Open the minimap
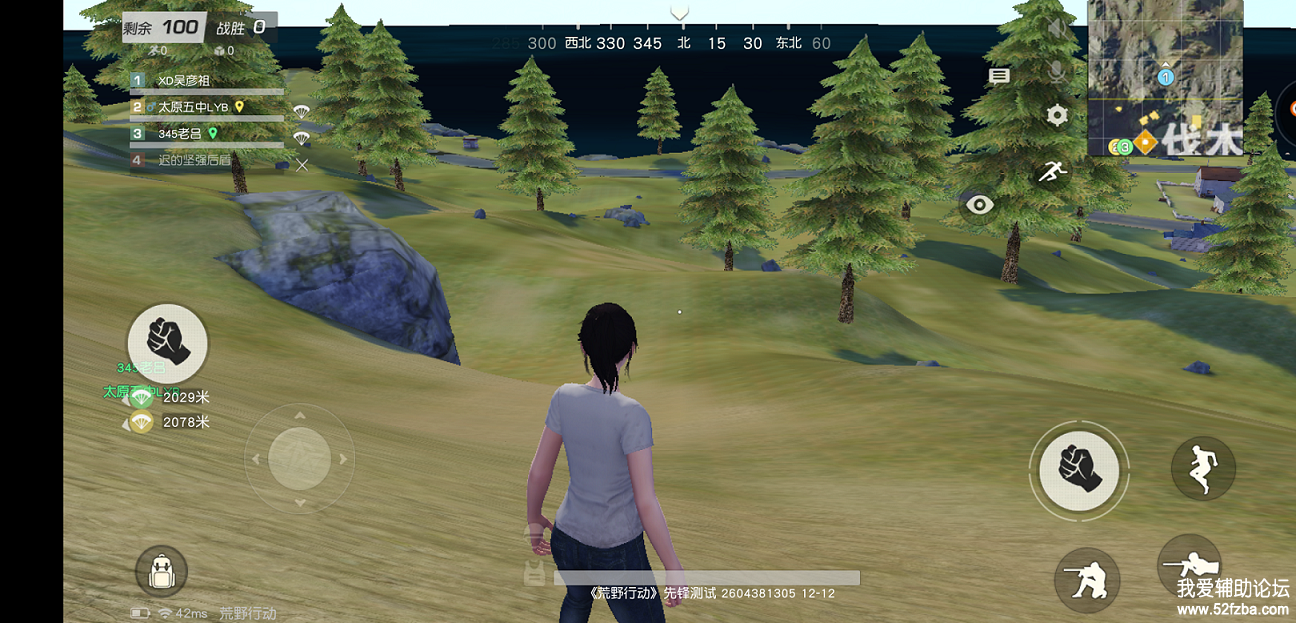This screenshot has height=623, width=1296. point(1165,78)
